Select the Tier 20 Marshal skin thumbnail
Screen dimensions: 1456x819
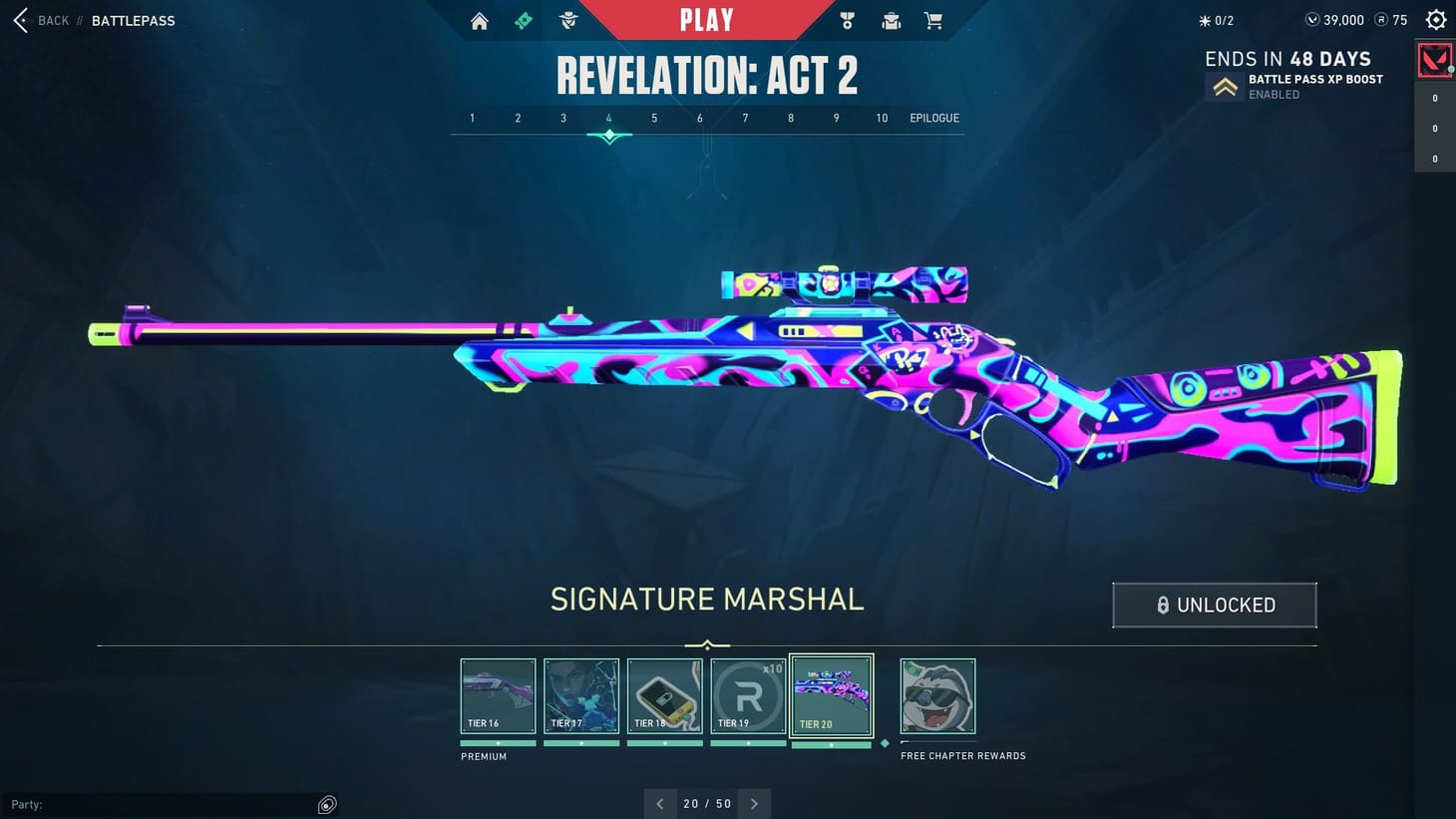(x=831, y=692)
